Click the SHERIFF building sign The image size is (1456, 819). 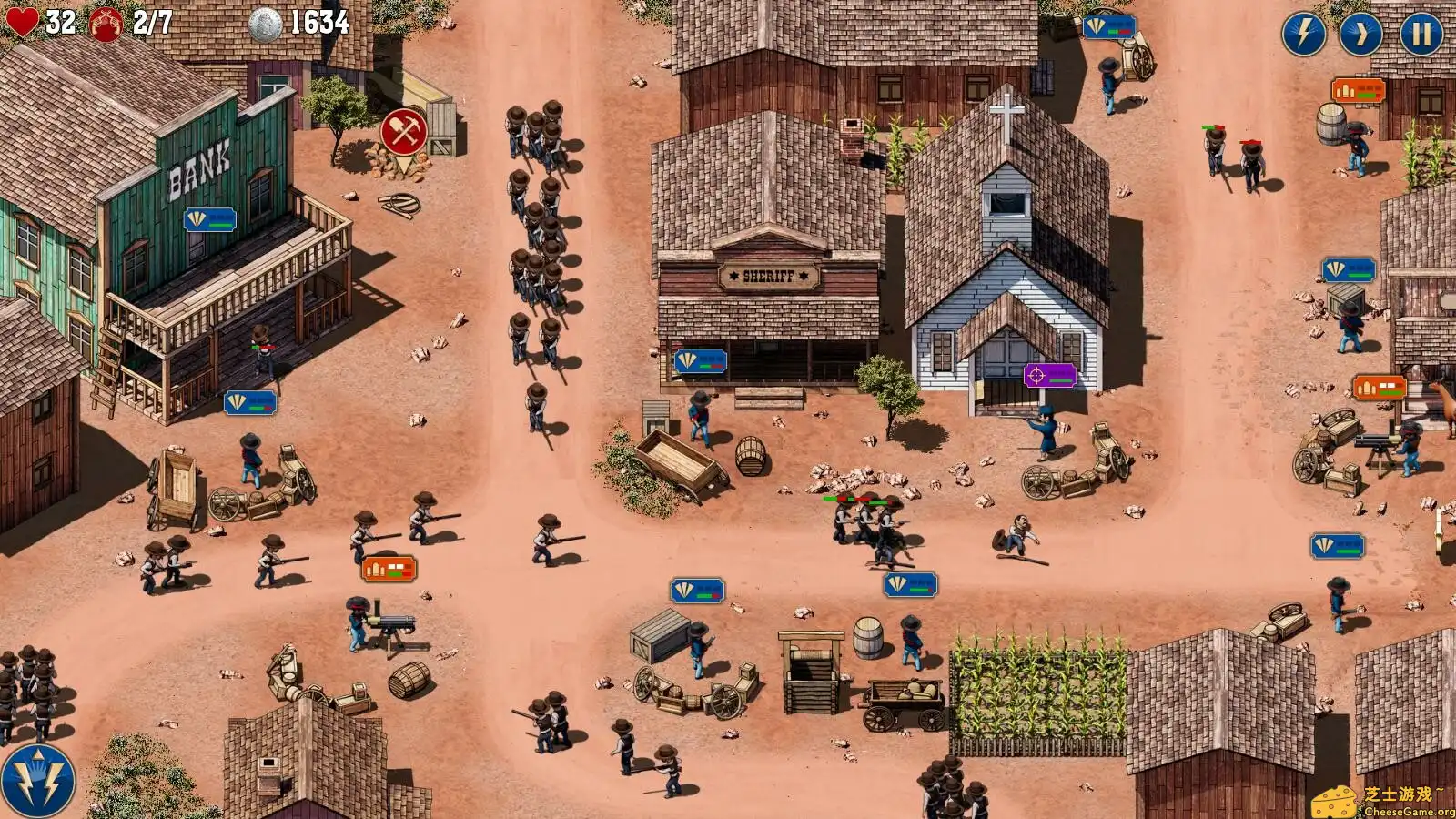point(767,277)
